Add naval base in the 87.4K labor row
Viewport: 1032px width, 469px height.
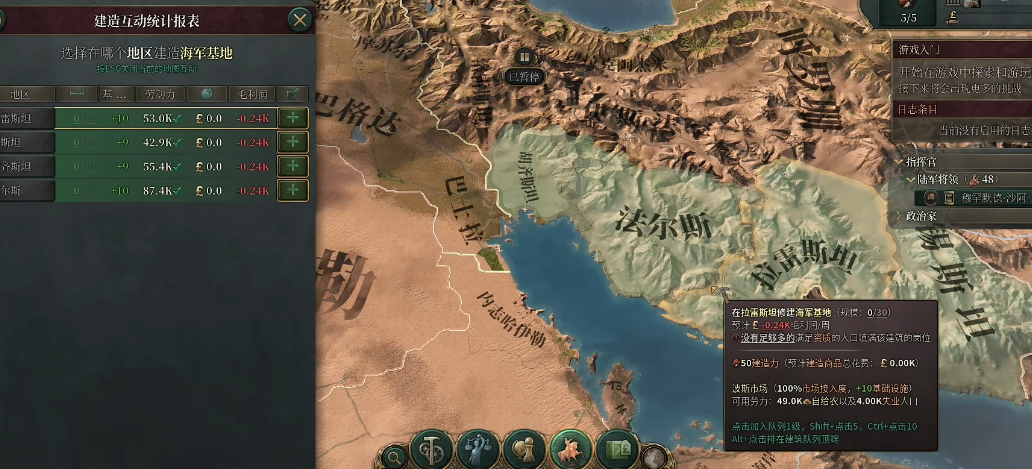[292, 190]
